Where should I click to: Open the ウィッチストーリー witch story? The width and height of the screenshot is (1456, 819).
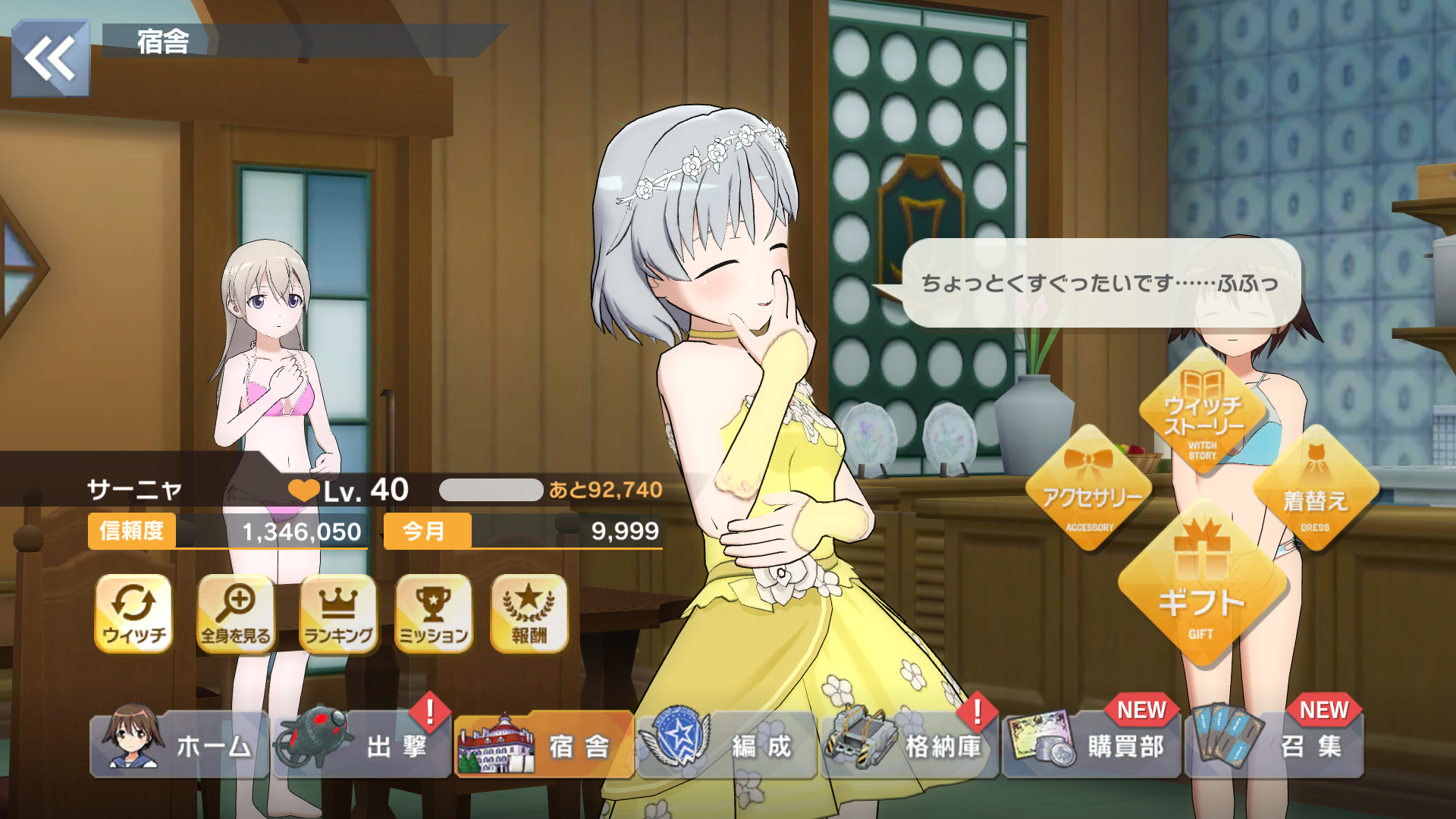pyautogui.click(x=1203, y=414)
